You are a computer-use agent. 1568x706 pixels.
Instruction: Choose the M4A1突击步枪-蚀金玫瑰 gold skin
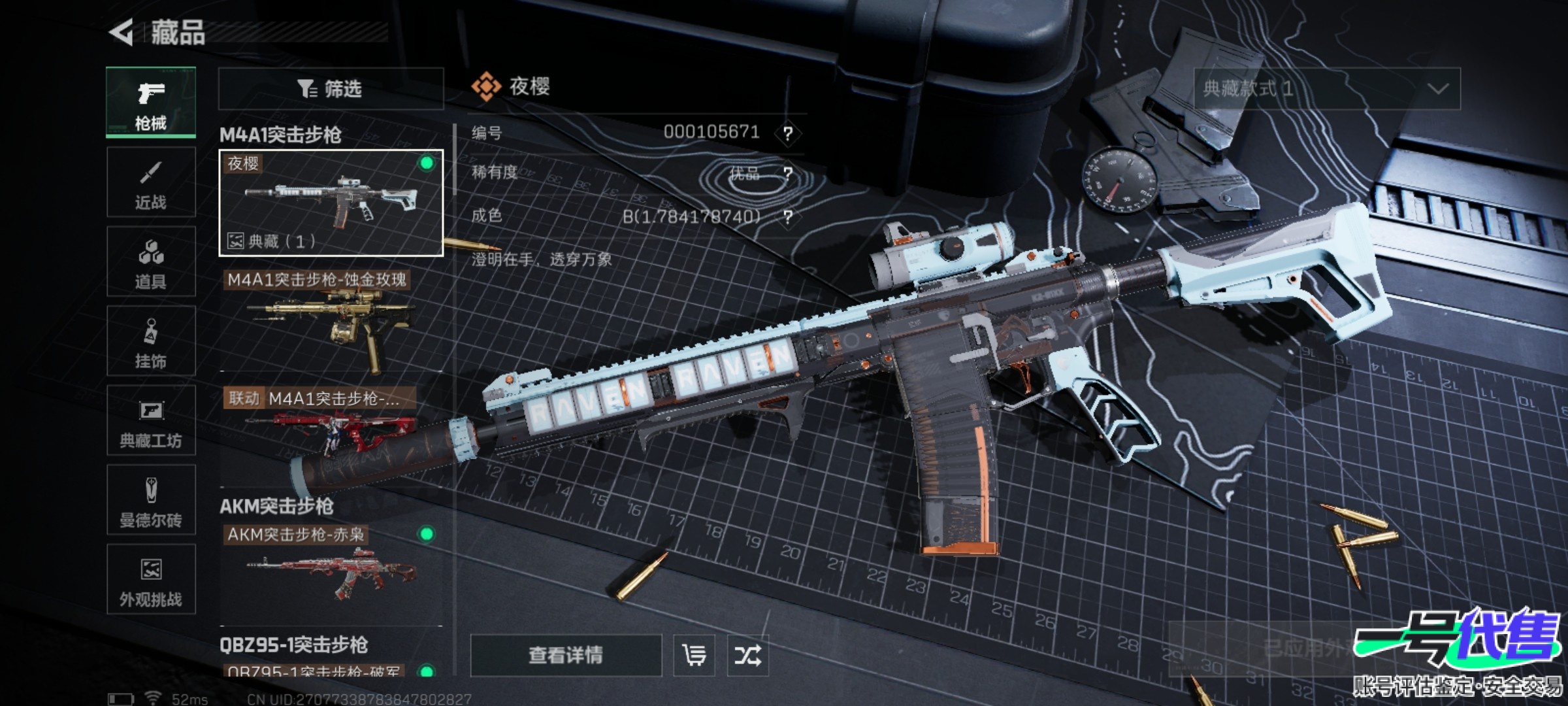point(331,320)
